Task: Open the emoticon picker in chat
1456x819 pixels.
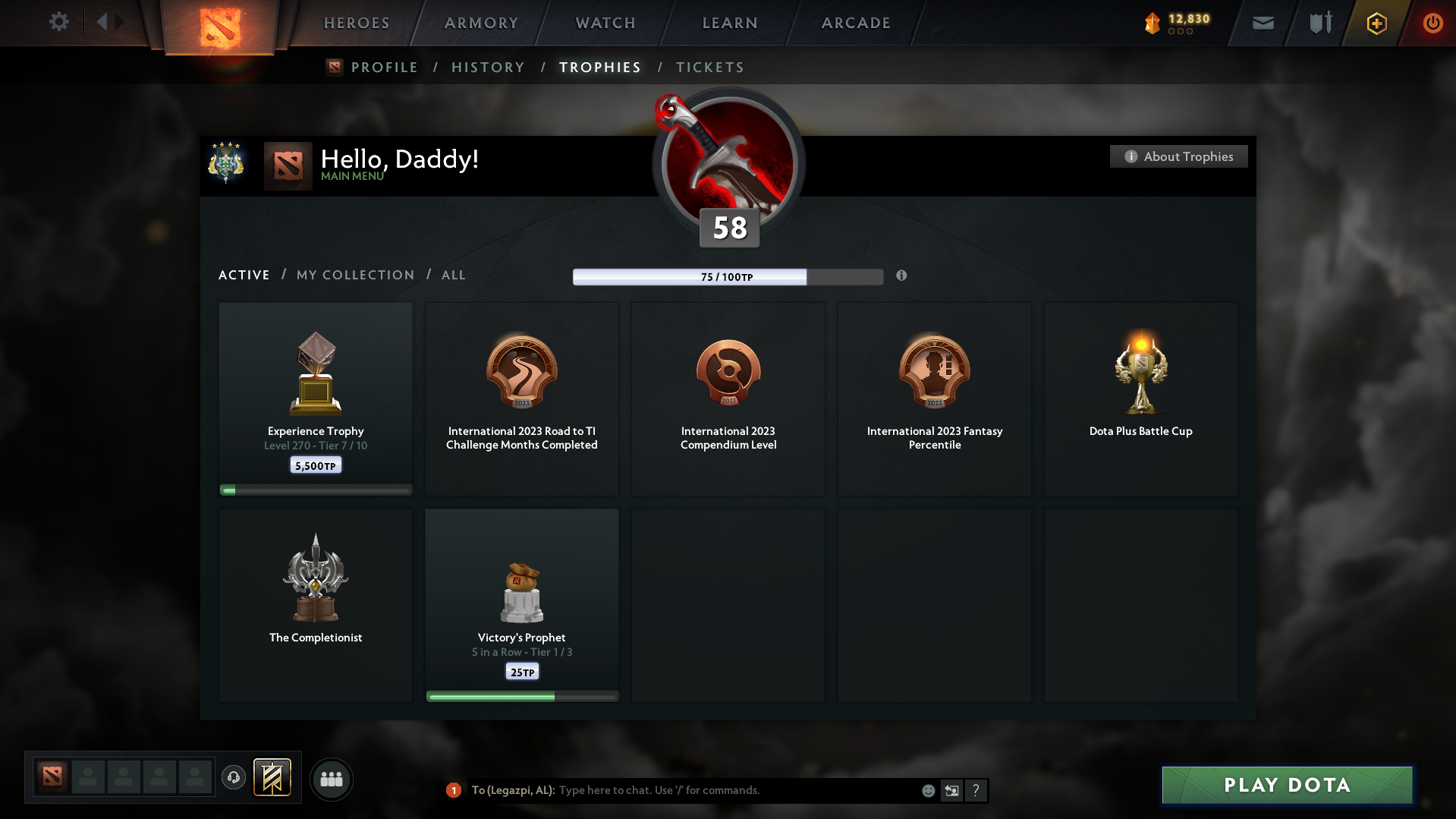Action: pyautogui.click(x=927, y=790)
